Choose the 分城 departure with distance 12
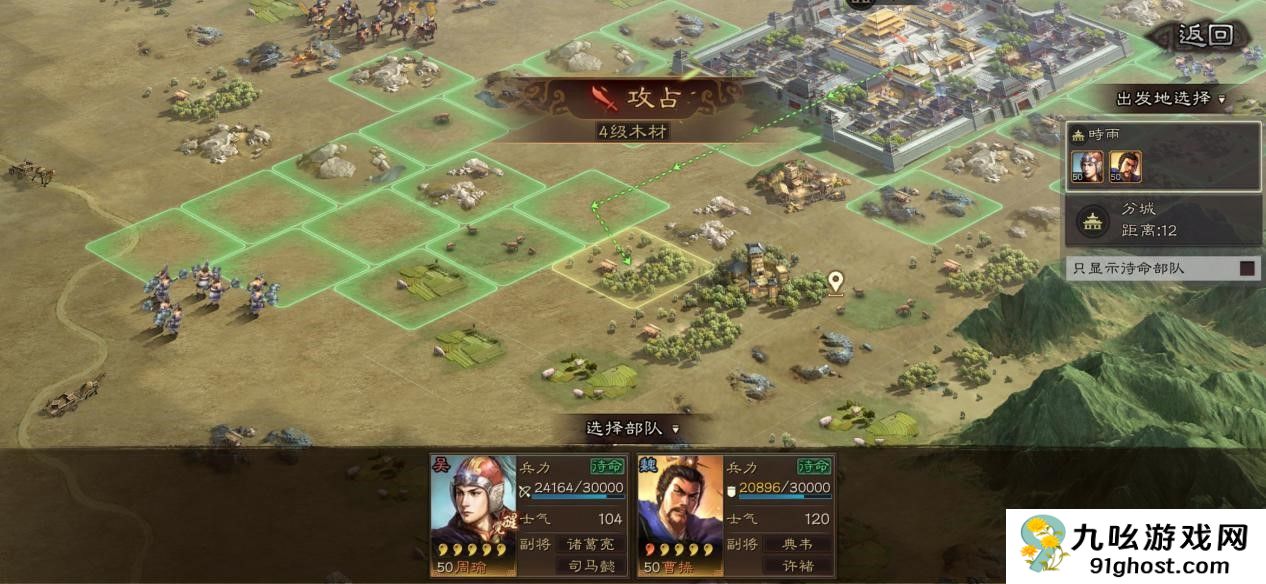 click(x=1162, y=220)
